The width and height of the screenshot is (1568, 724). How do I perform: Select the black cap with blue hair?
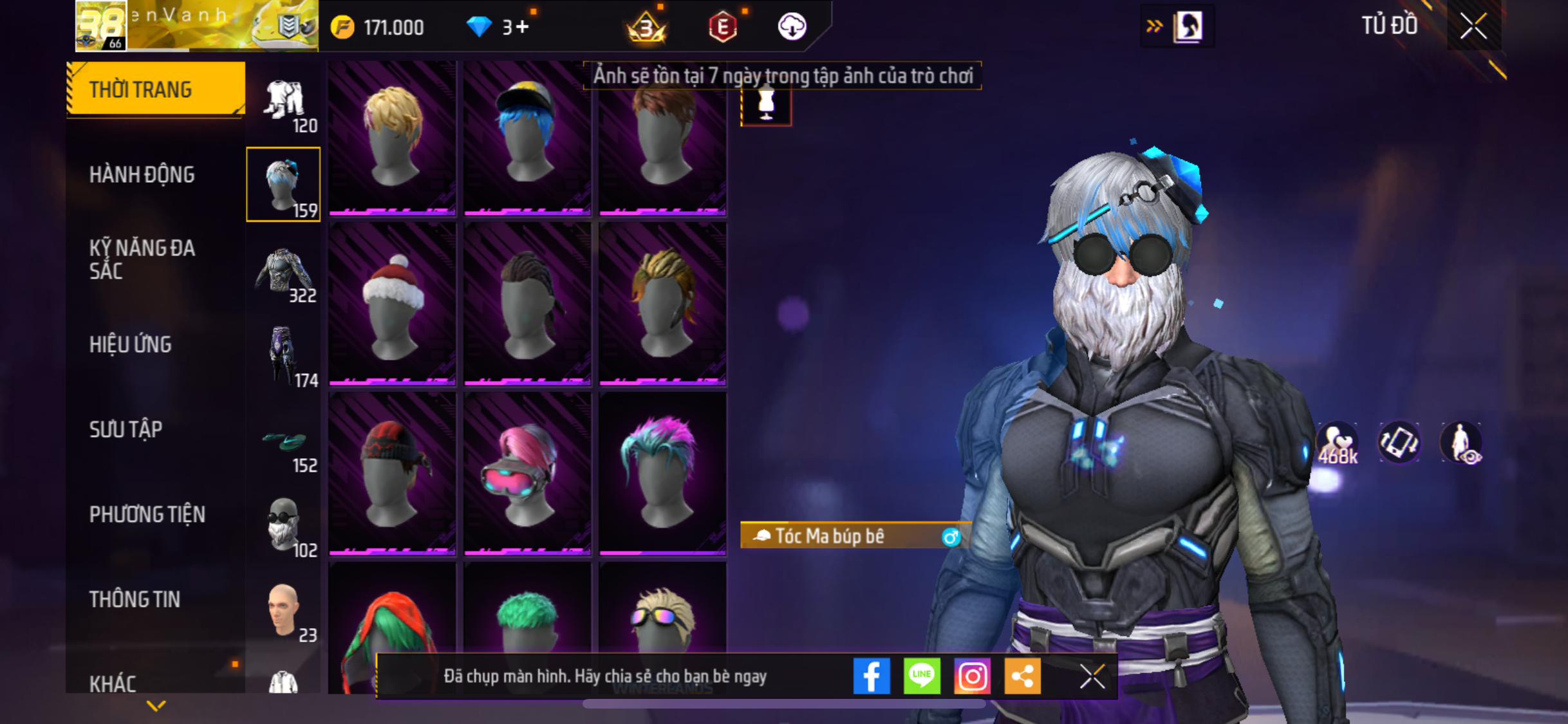(527, 137)
